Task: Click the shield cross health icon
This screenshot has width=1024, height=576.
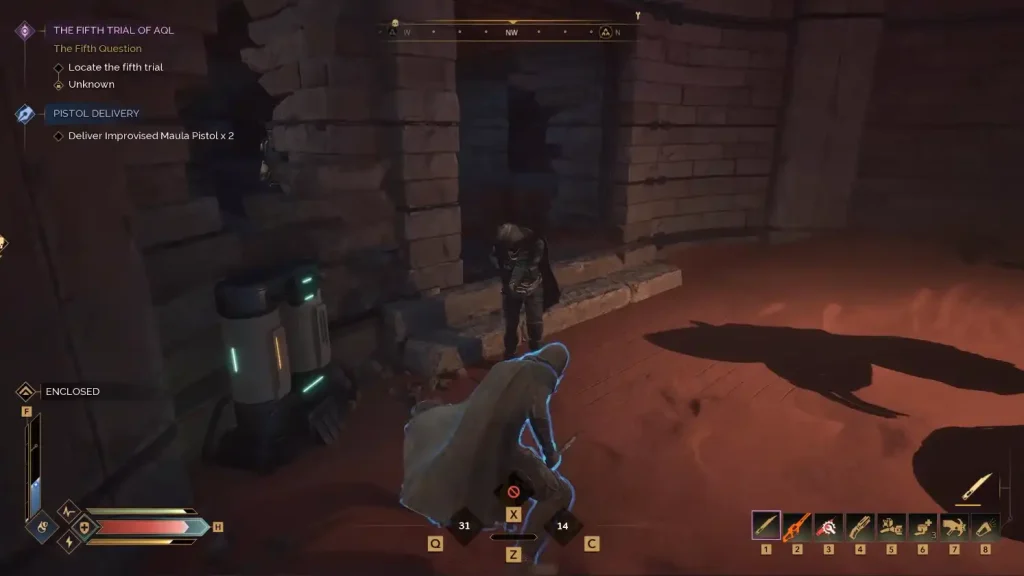Action: [84, 526]
